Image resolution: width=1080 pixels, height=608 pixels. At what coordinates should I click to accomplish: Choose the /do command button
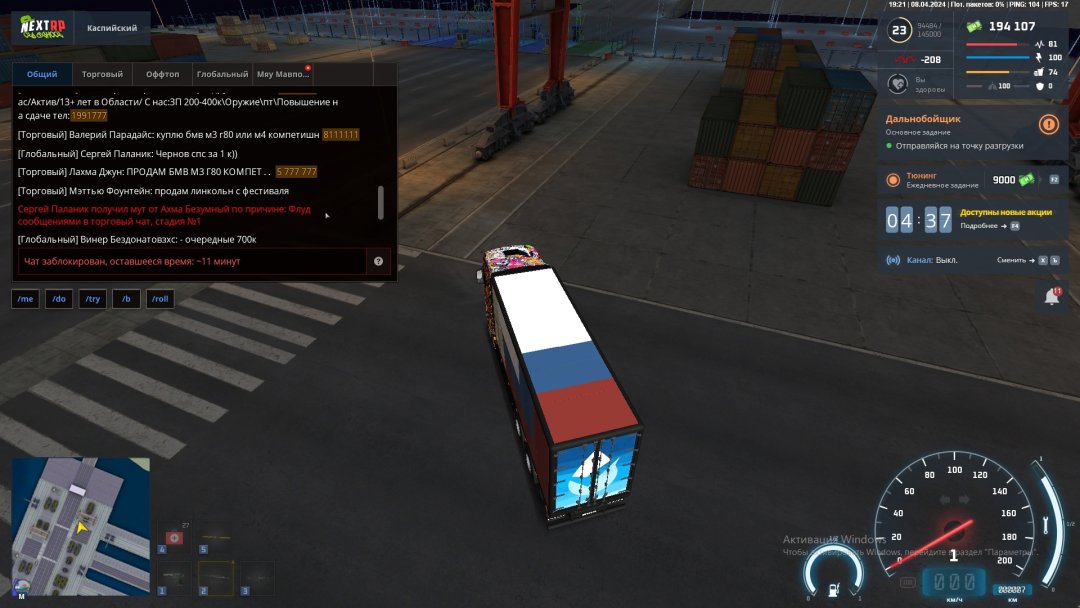[x=59, y=299]
